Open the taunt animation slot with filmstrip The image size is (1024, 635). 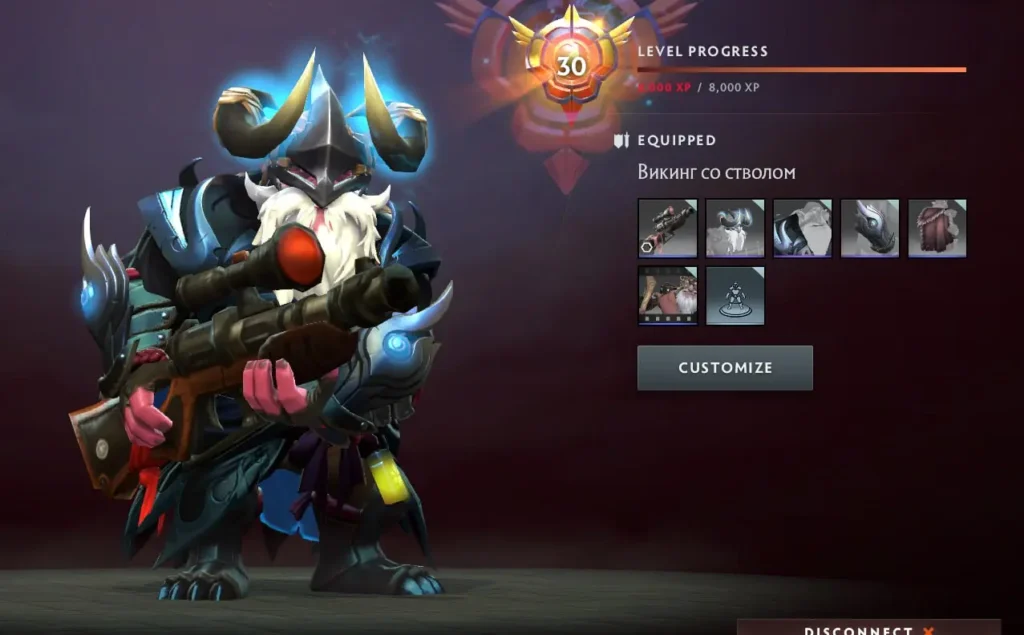coord(667,296)
